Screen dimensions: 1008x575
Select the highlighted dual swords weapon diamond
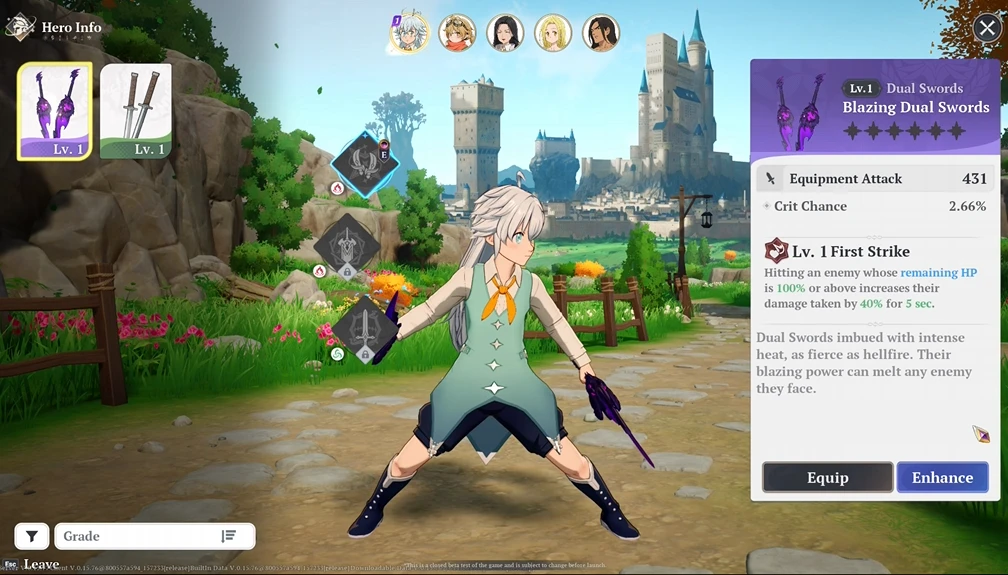coord(364,164)
